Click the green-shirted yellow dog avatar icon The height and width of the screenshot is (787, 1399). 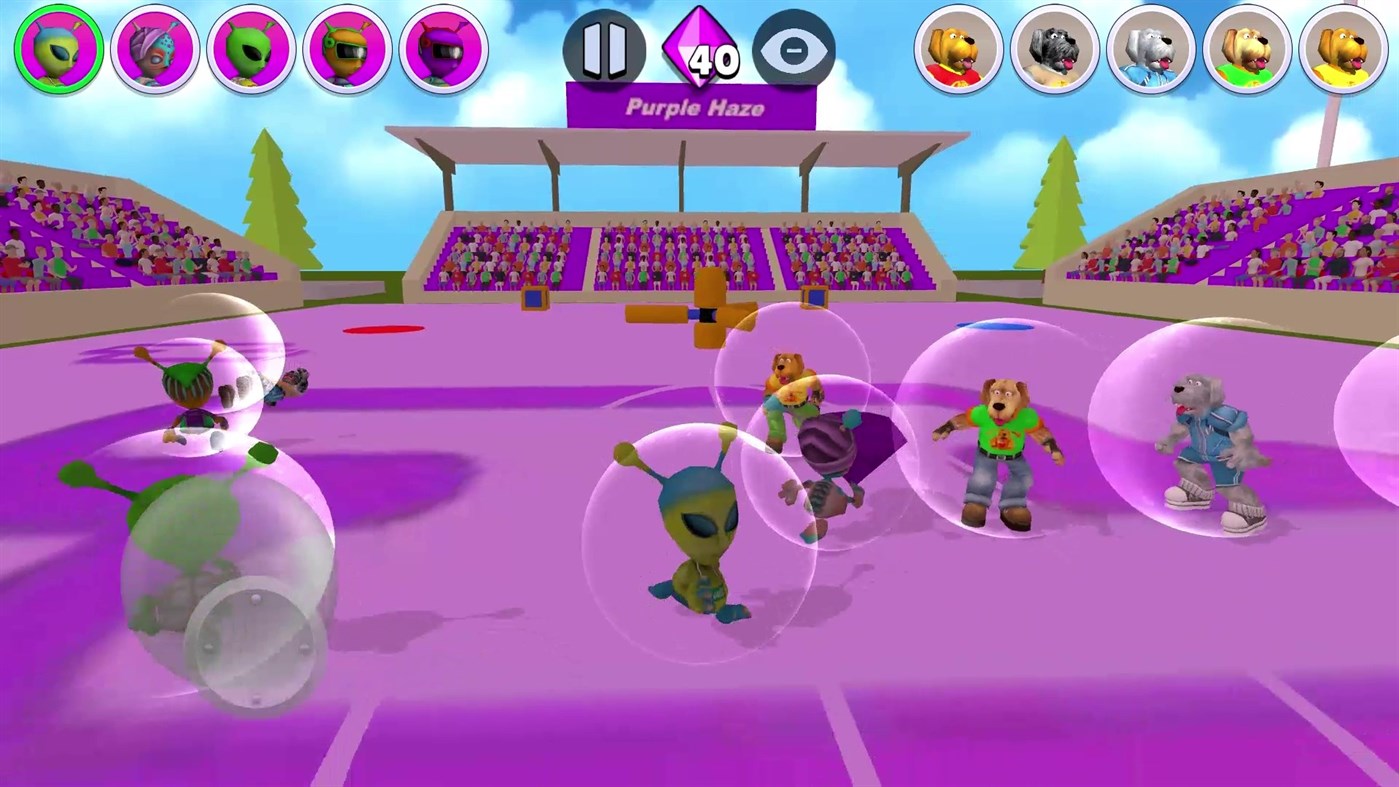[1248, 48]
